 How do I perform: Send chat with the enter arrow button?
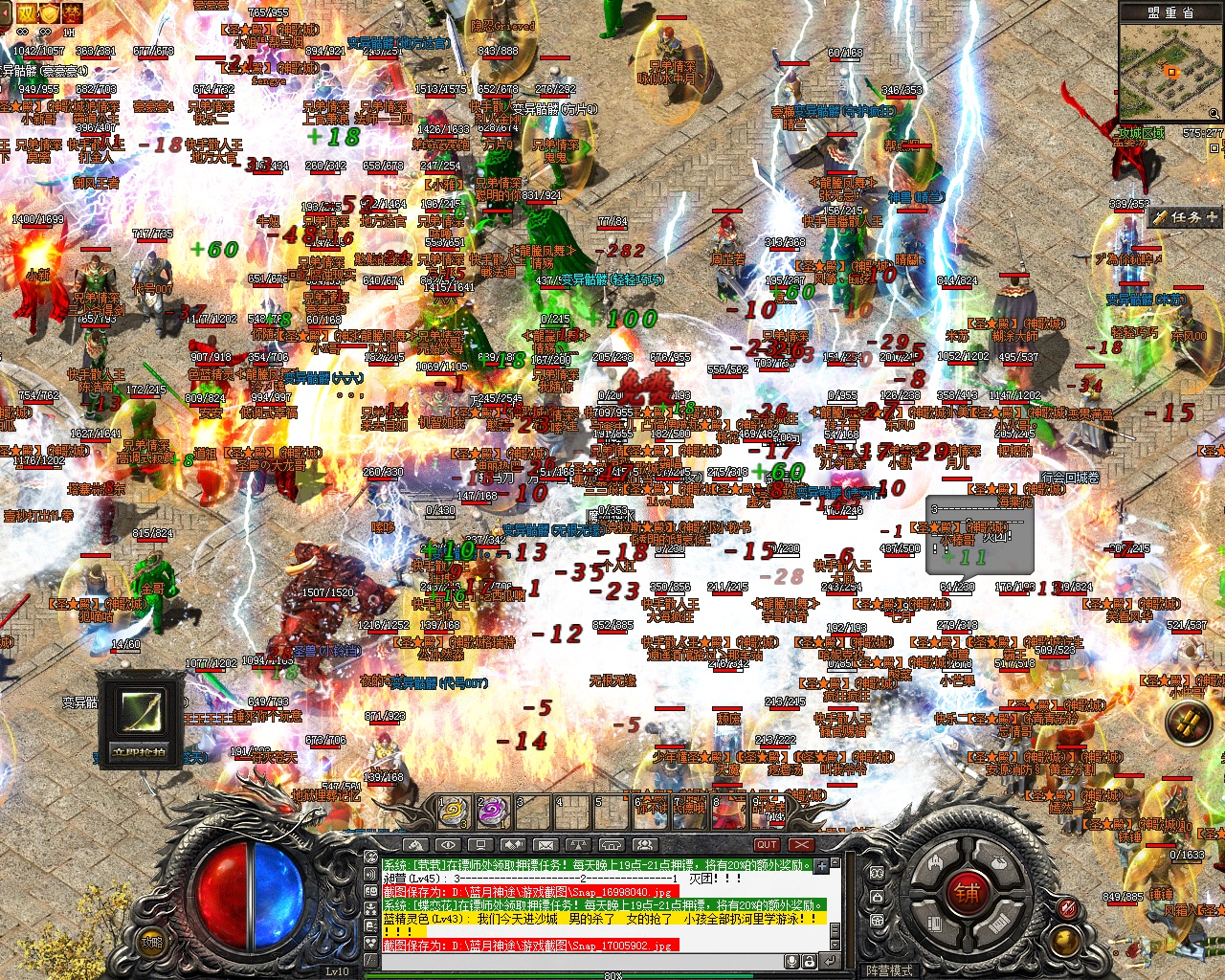pyautogui.click(x=829, y=961)
